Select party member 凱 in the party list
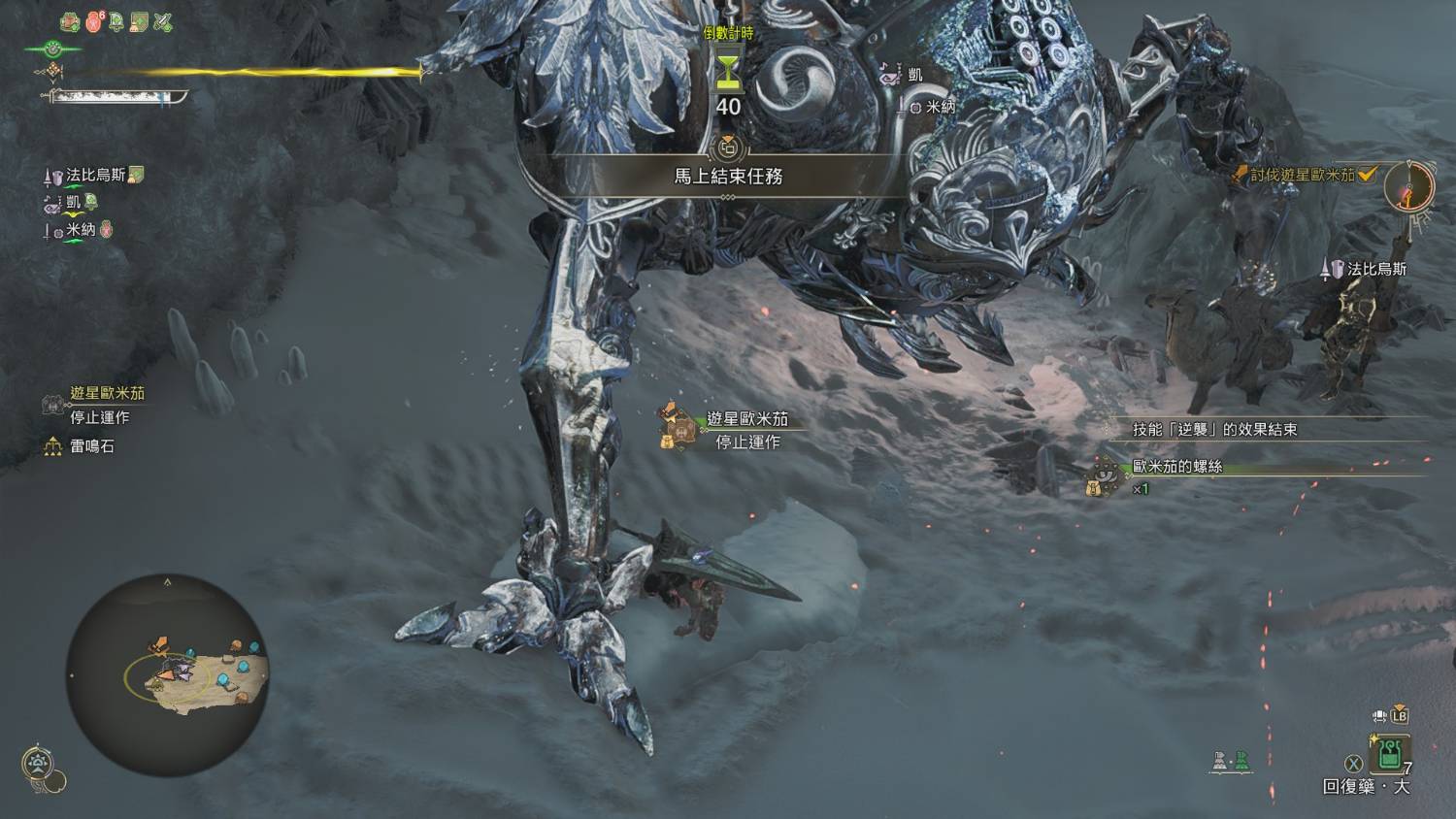 (74, 203)
